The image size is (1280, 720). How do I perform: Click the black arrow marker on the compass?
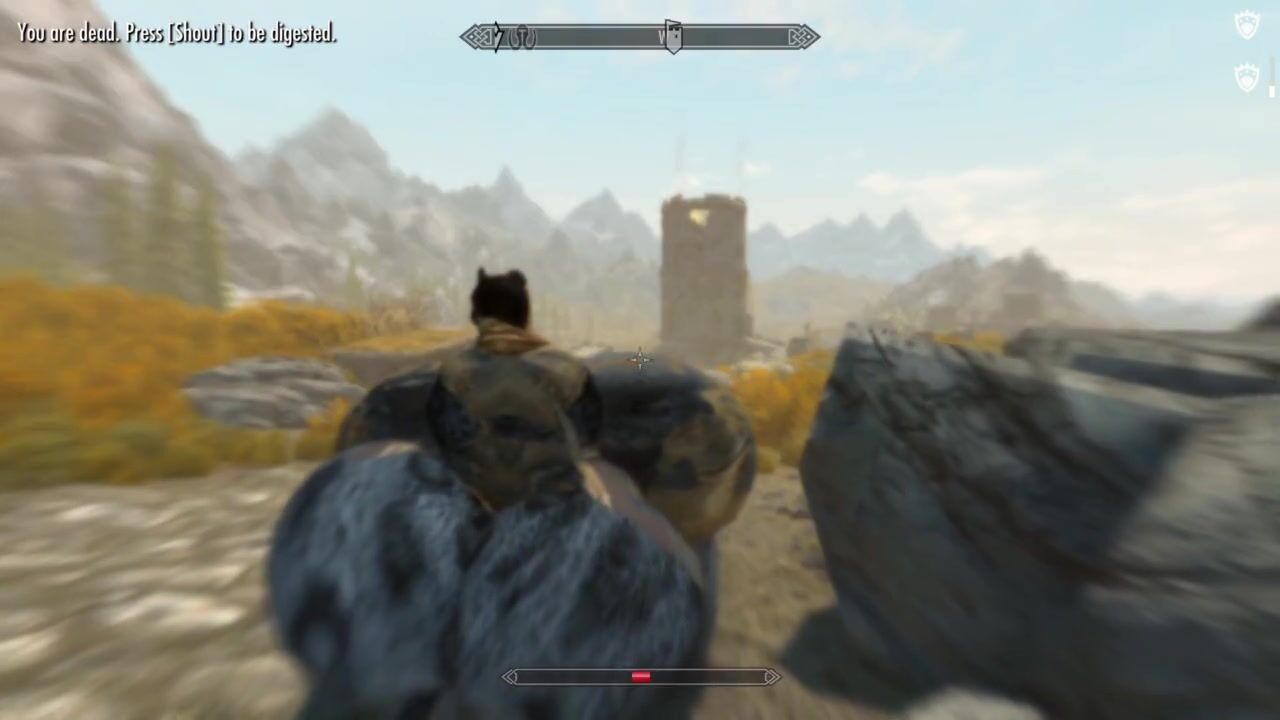point(497,38)
